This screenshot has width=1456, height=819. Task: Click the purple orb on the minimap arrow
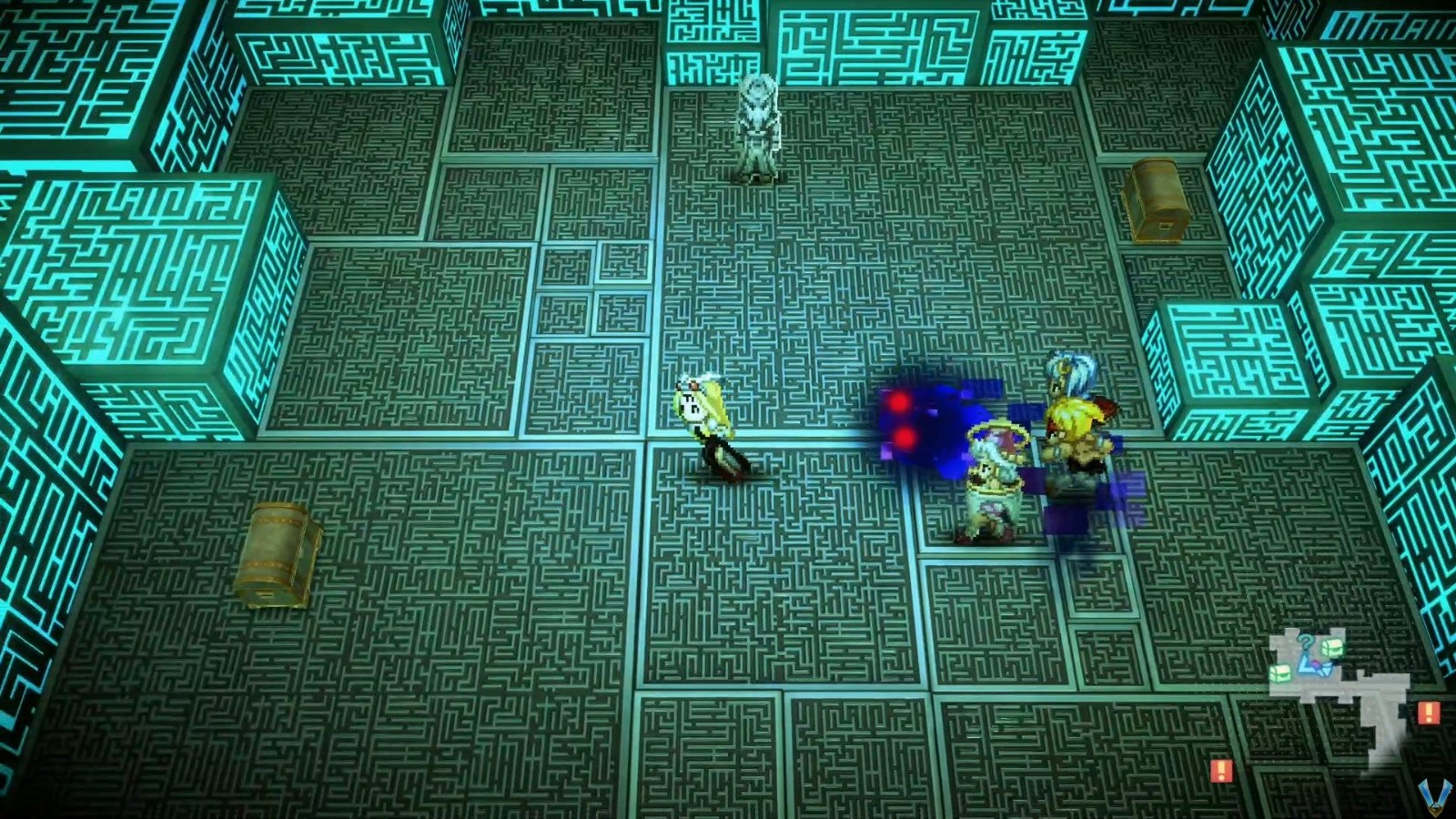tap(1315, 663)
